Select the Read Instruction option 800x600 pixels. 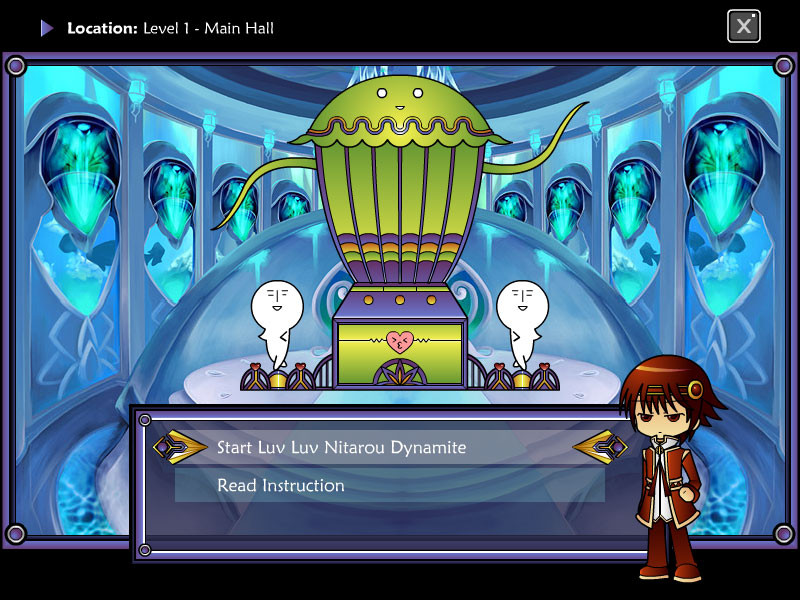pos(281,486)
